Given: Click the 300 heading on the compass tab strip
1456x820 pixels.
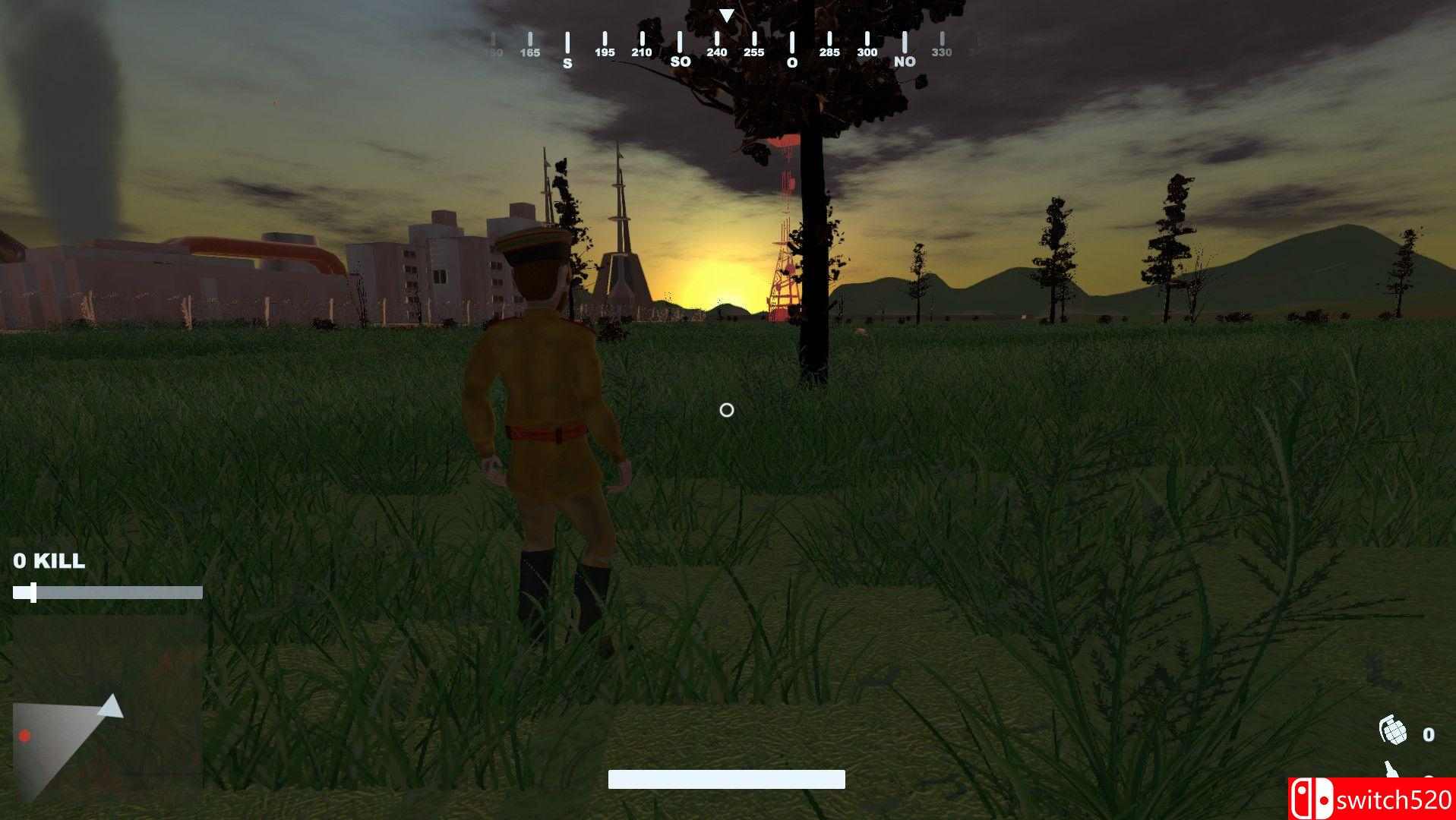Looking at the screenshot, I should (866, 52).
